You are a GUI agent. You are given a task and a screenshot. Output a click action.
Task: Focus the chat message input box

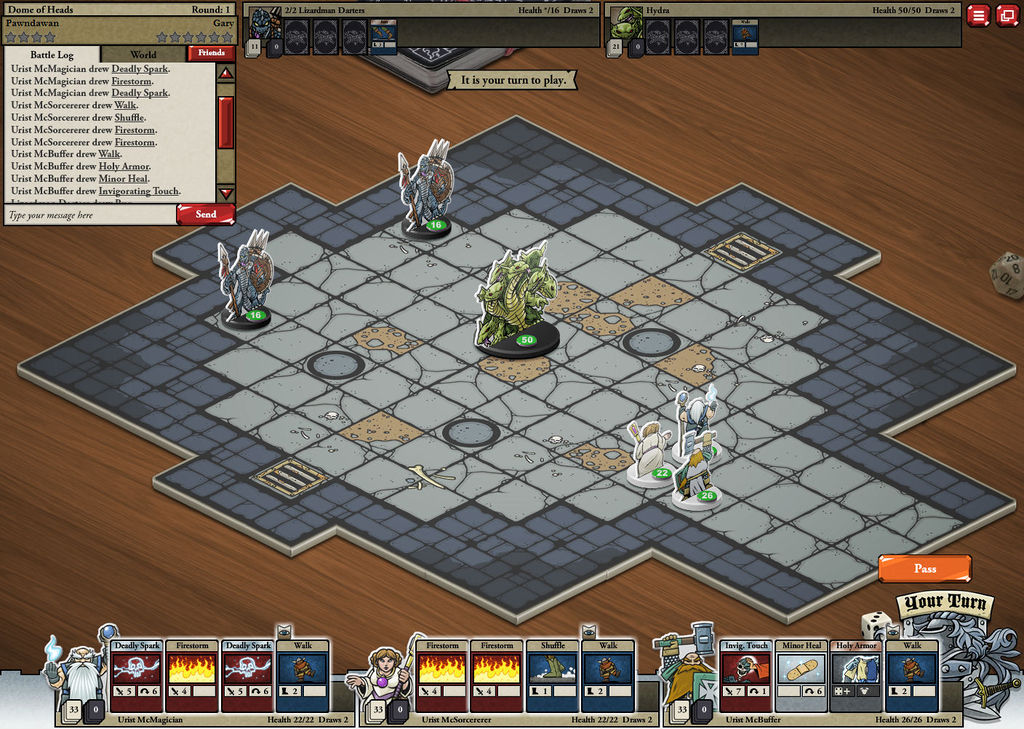tap(90, 215)
